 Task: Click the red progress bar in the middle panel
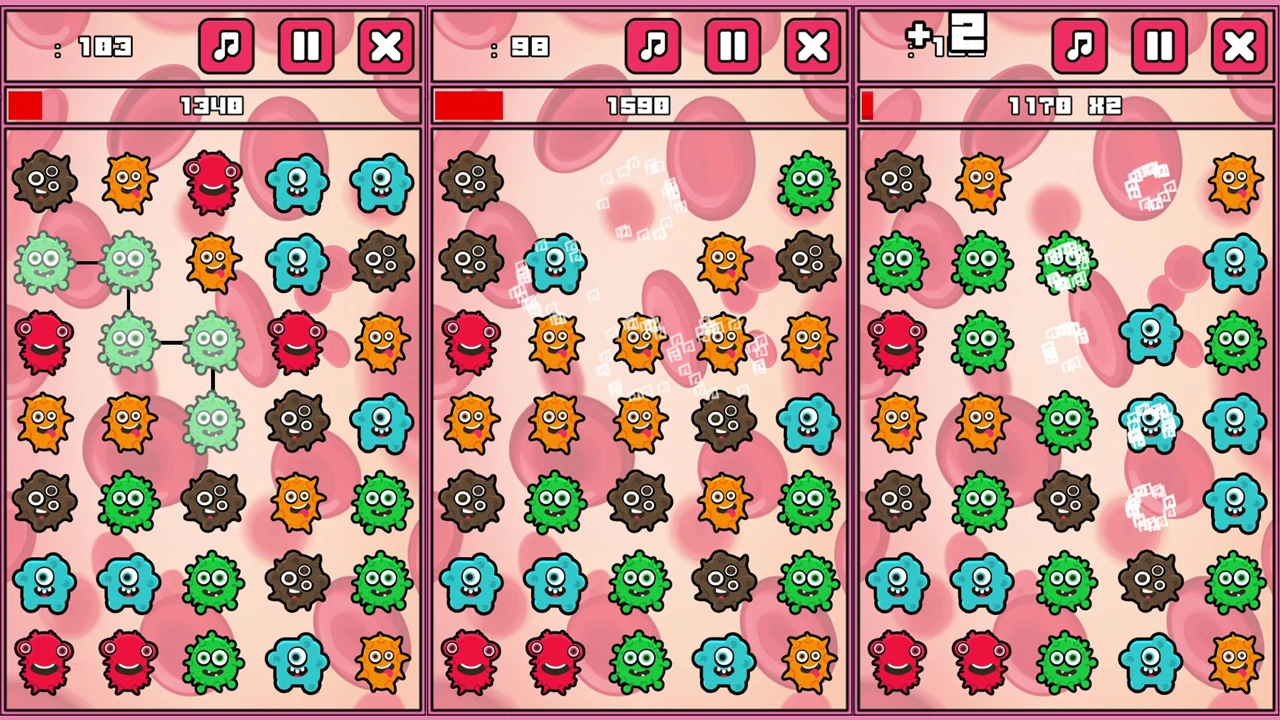coord(470,106)
